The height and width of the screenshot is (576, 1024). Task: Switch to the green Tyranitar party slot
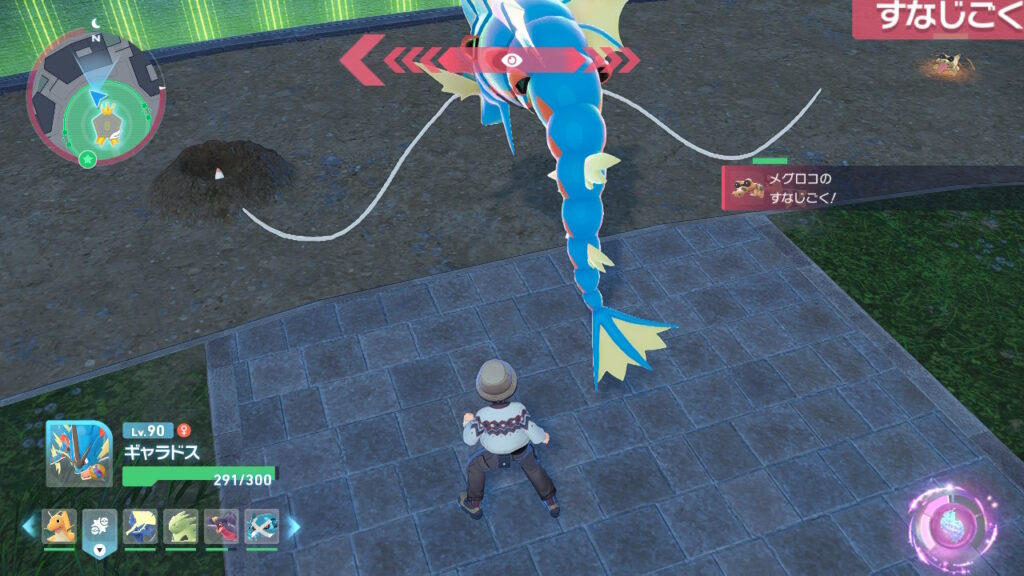pos(182,526)
